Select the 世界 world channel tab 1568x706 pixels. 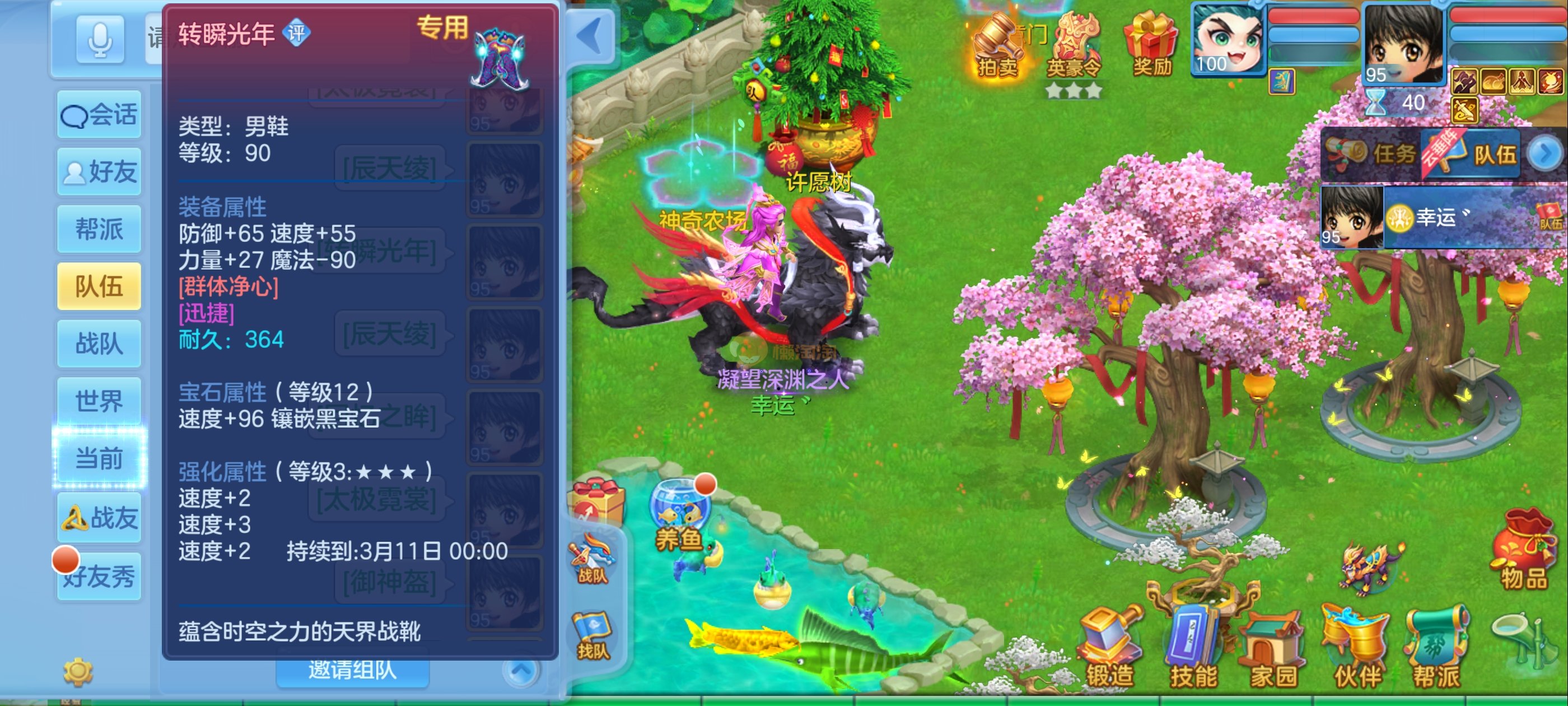(x=99, y=401)
